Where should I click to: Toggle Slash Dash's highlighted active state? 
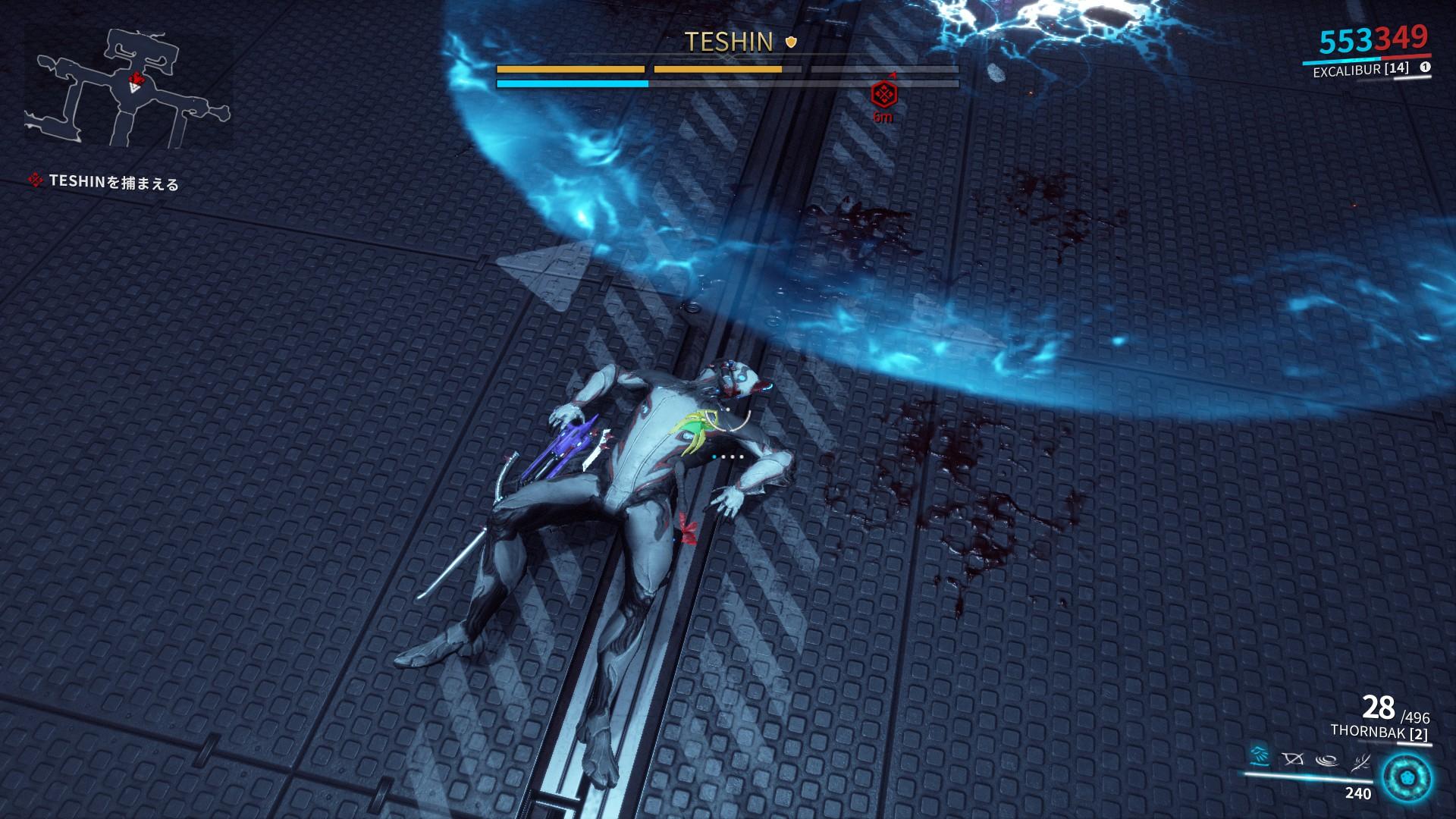coord(1259,757)
